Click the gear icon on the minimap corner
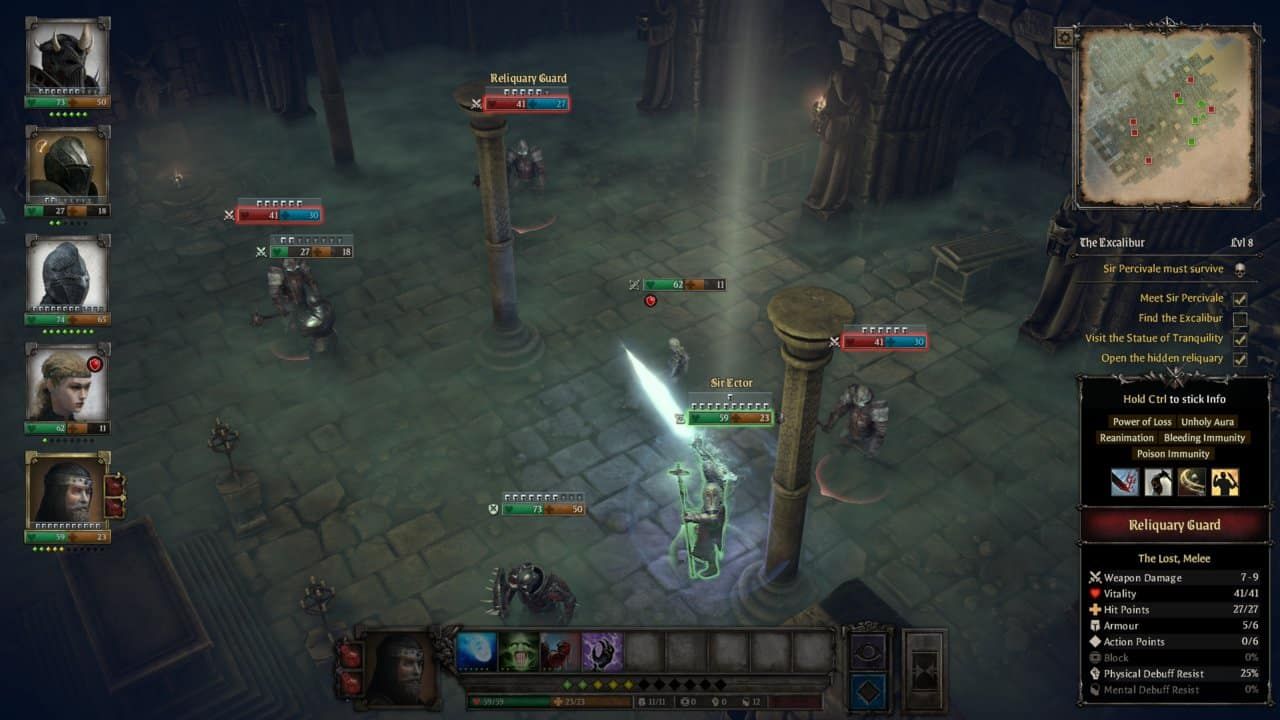 (1064, 38)
